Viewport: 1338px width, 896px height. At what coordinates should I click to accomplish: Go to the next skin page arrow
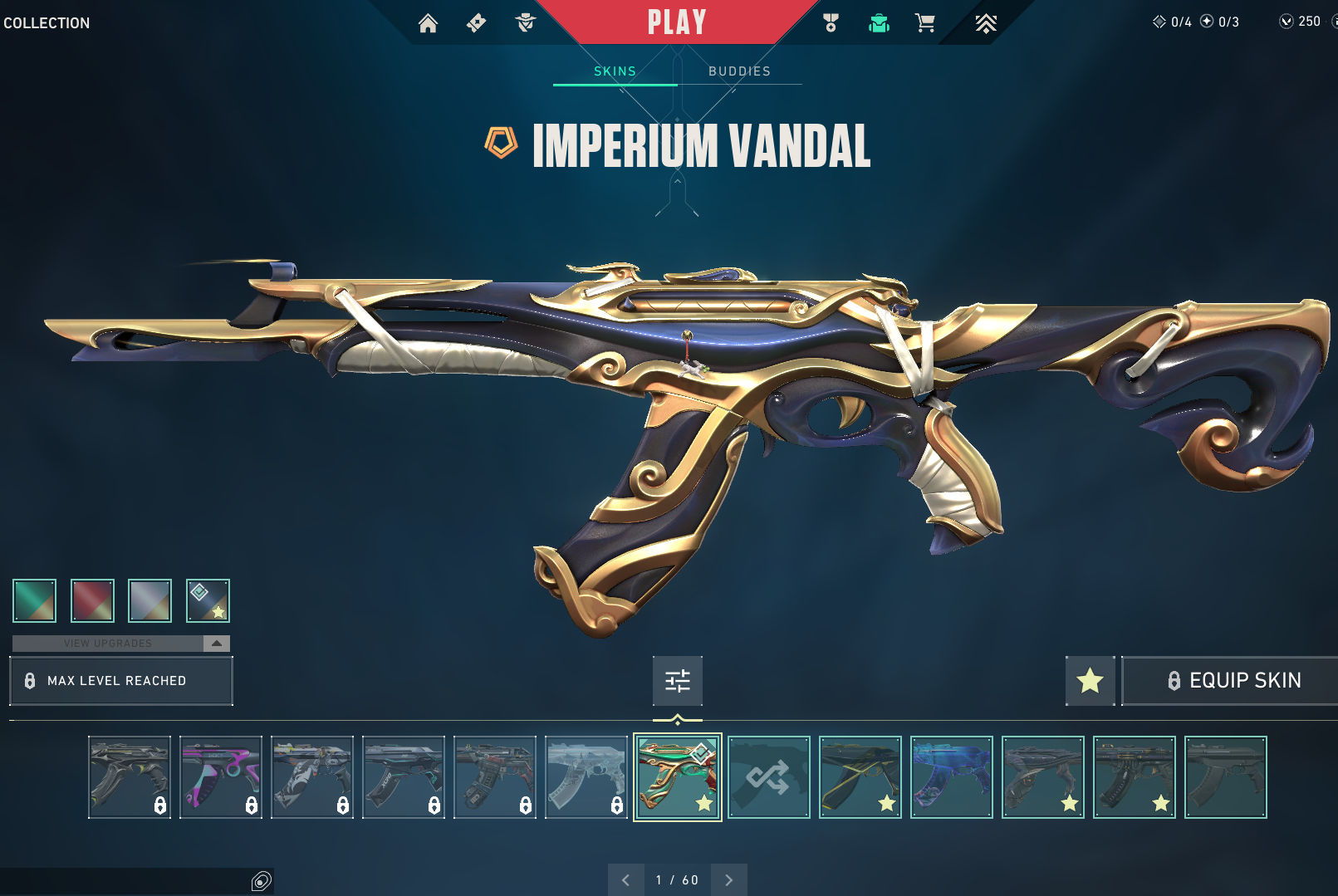[729, 880]
